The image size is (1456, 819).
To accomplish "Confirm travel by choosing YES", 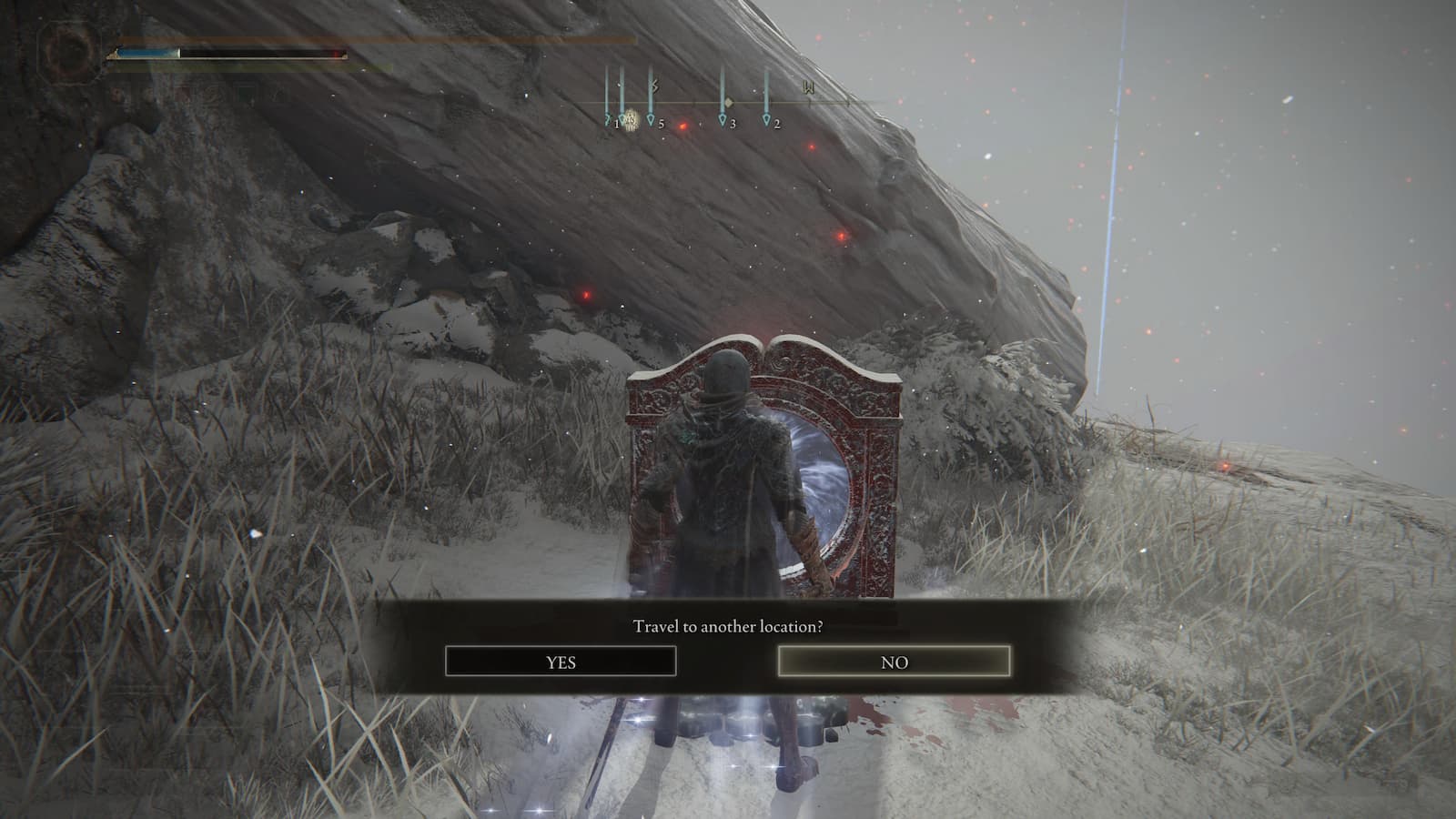I will 561,662.
